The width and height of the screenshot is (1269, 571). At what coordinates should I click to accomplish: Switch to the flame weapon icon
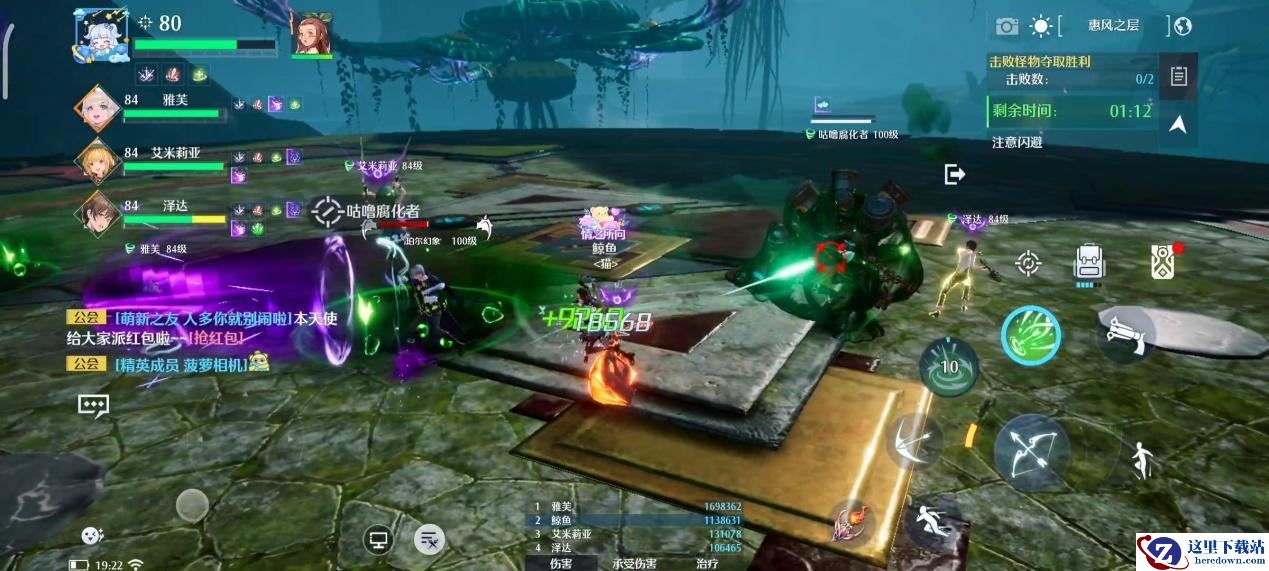pos(855,521)
